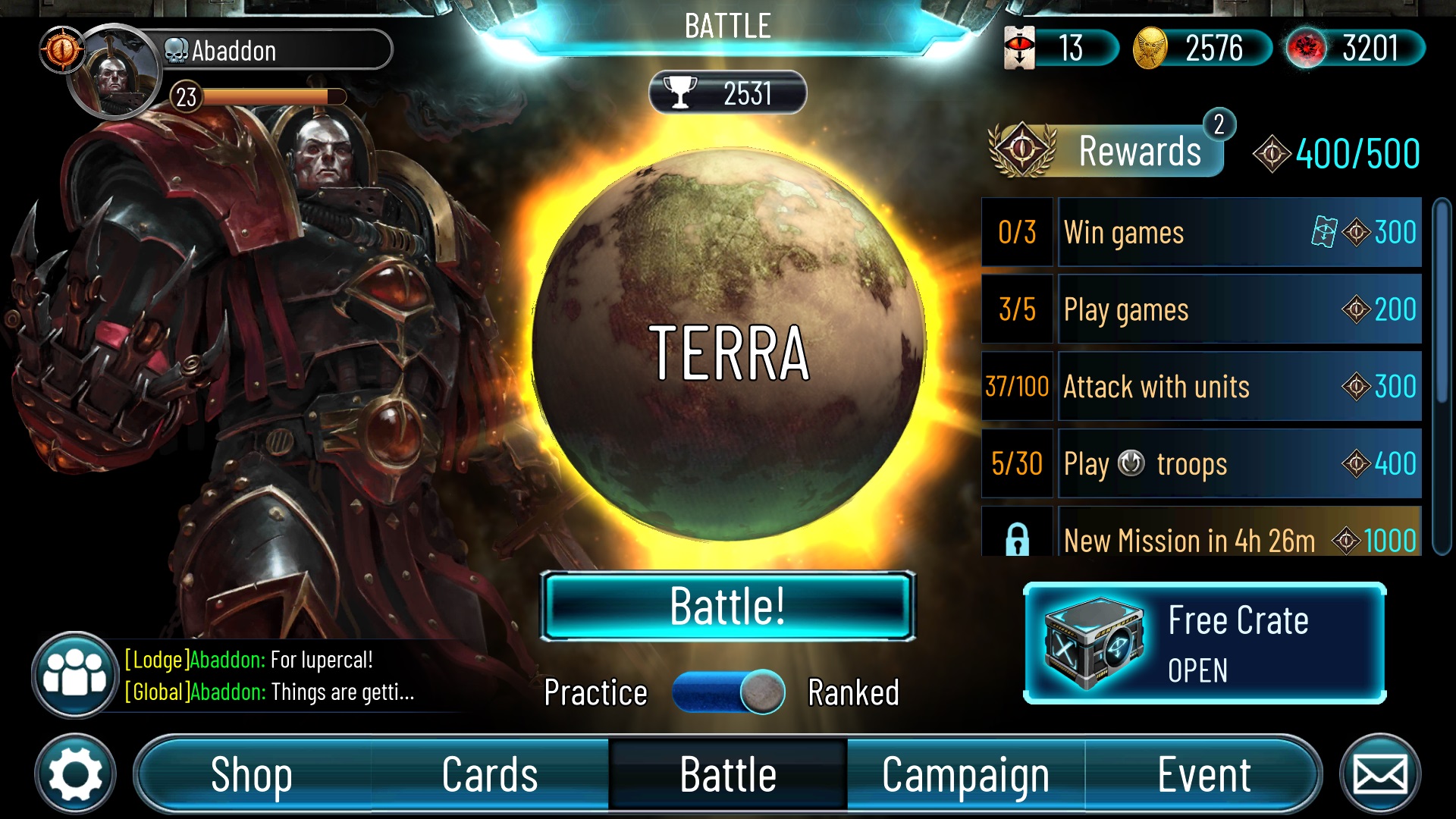Click the lock icon on the New Mission row
The height and width of the screenshot is (819, 1456).
click(1017, 541)
